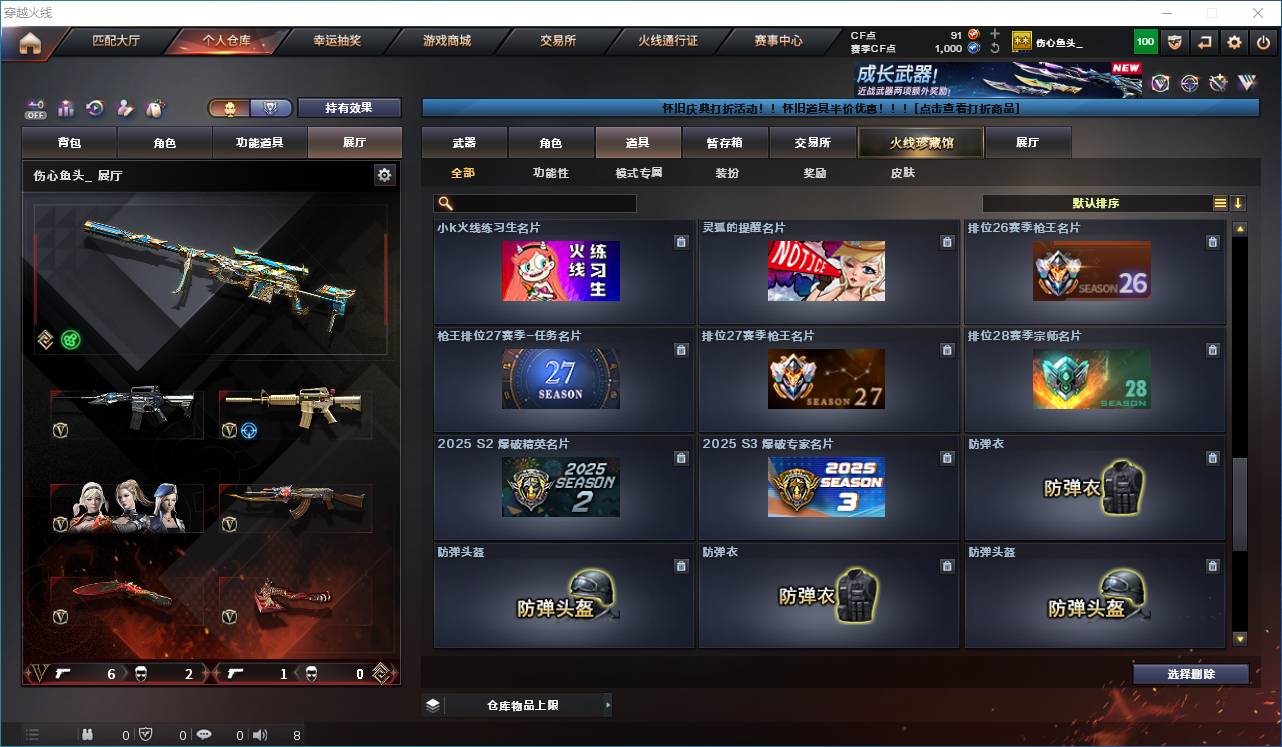Click the history replay icon in the left toolbar
Screen dimensions: 1282x747
point(94,107)
